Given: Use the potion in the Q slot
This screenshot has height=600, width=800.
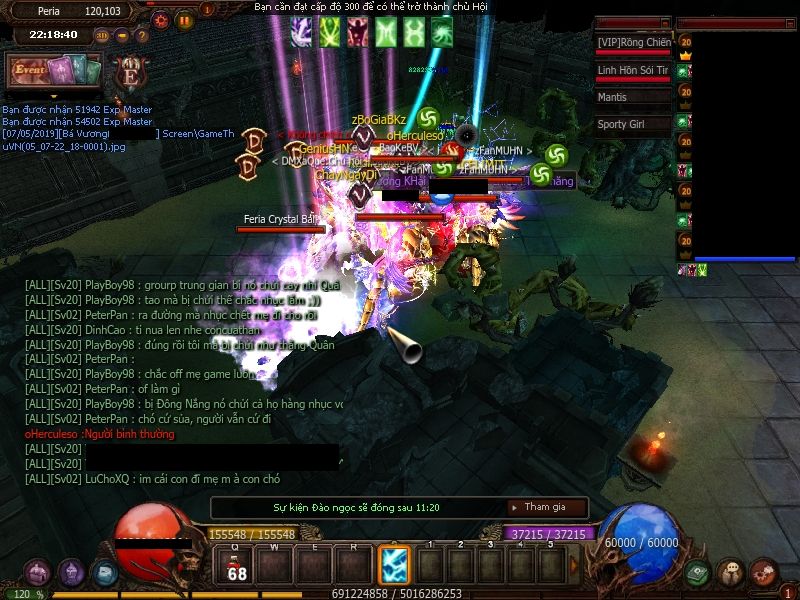Looking at the screenshot, I should tap(237, 565).
